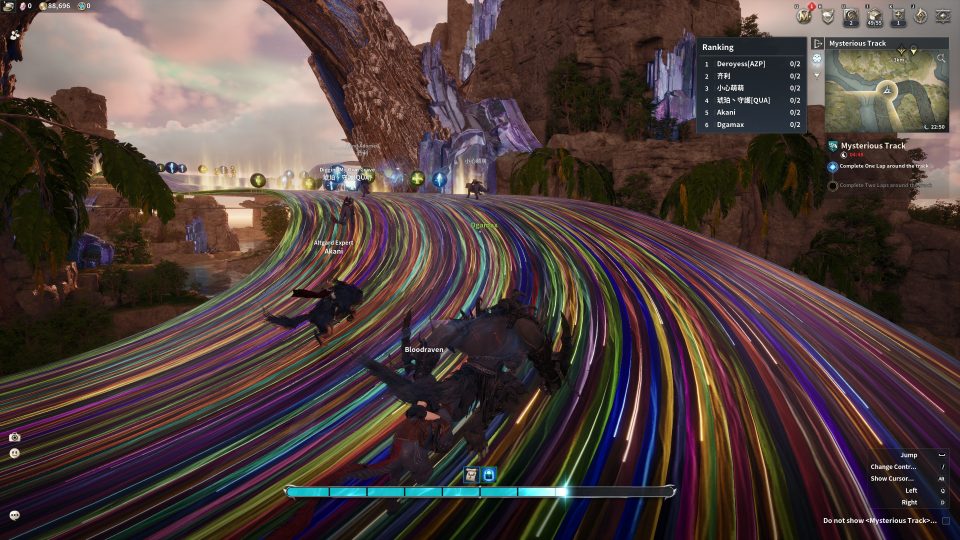Open the gold M shop medallion
The width and height of the screenshot is (960, 540).
point(802,15)
